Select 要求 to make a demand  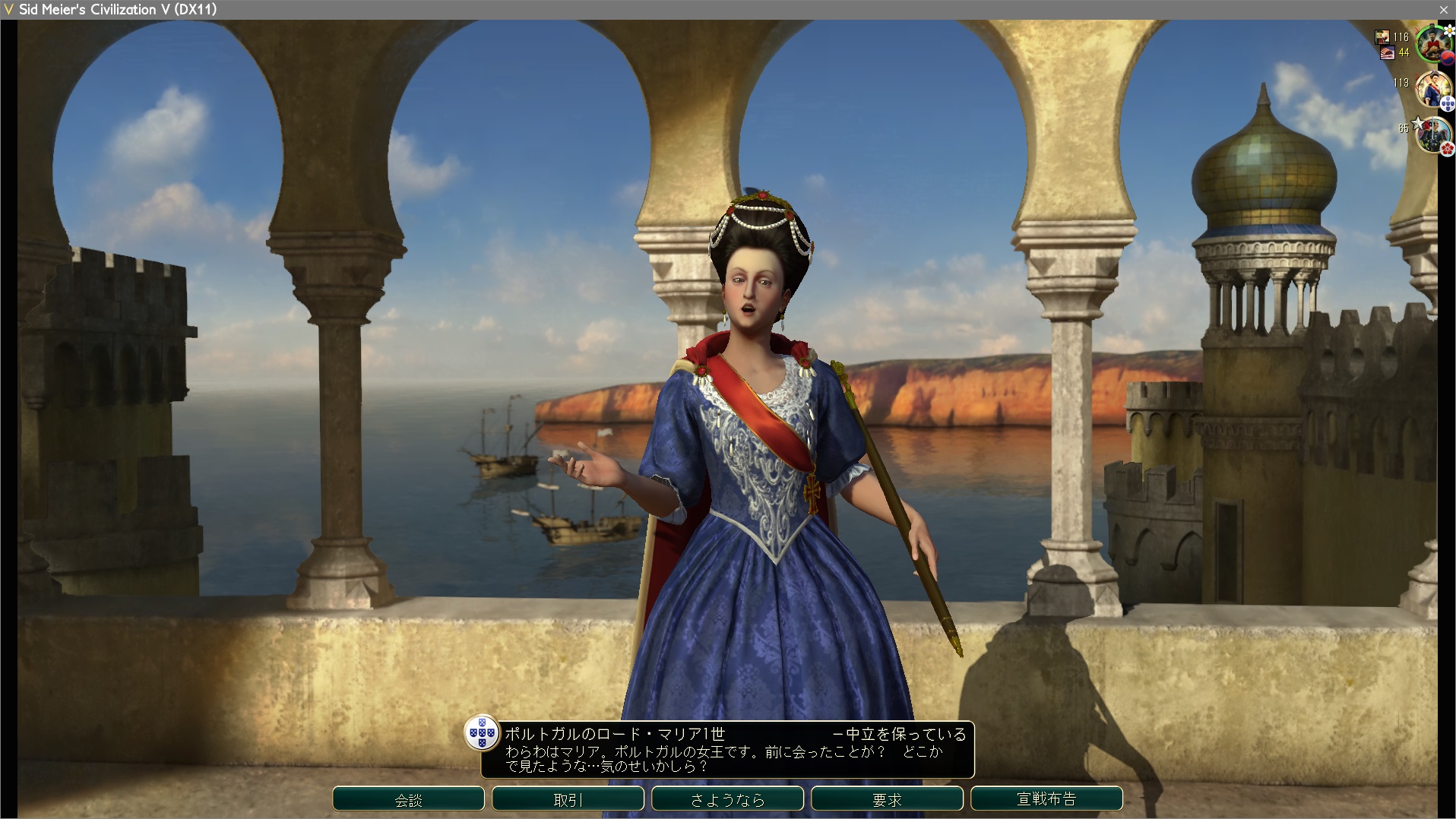point(887,799)
